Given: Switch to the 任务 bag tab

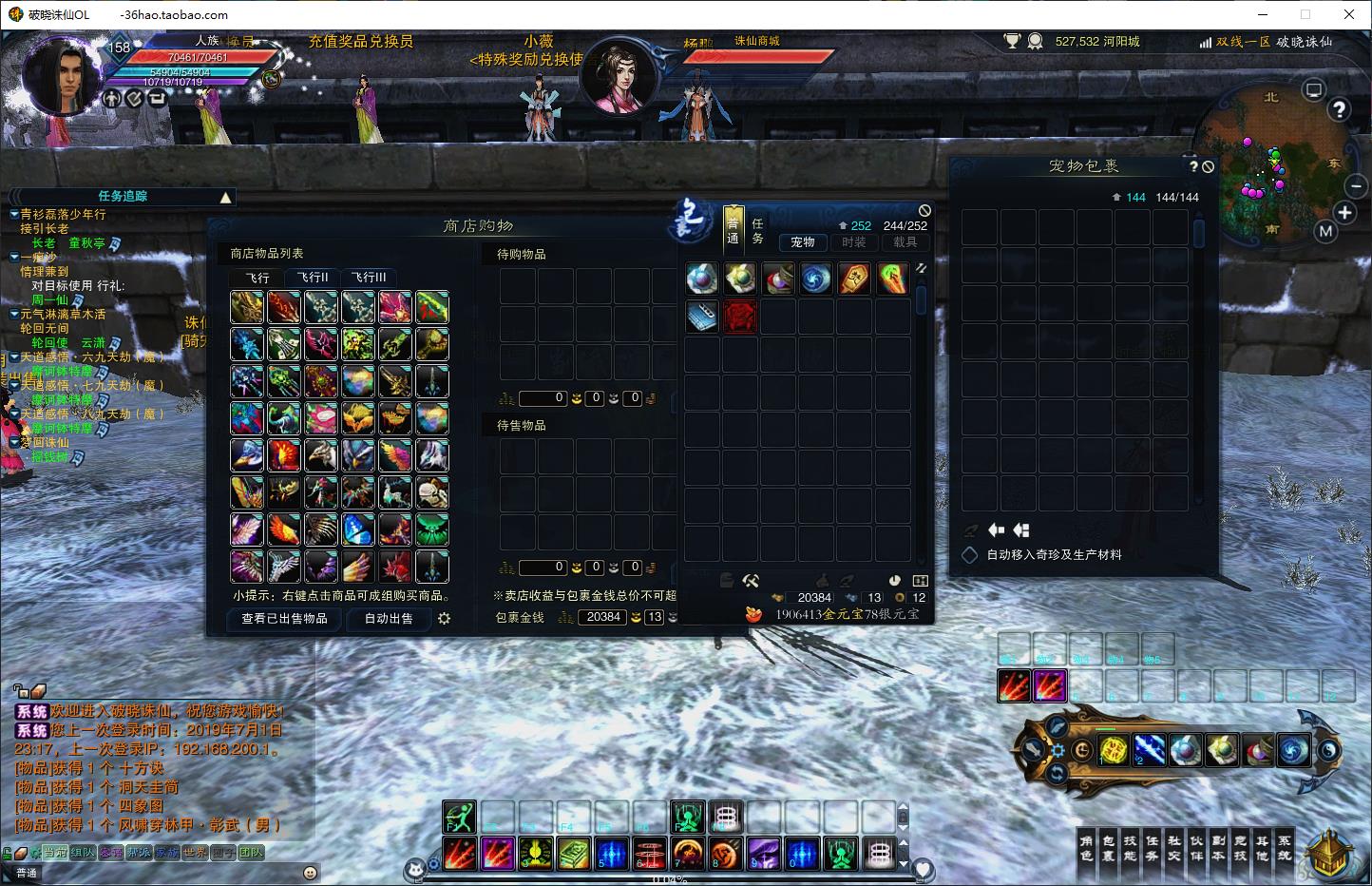Looking at the screenshot, I should point(757,231).
